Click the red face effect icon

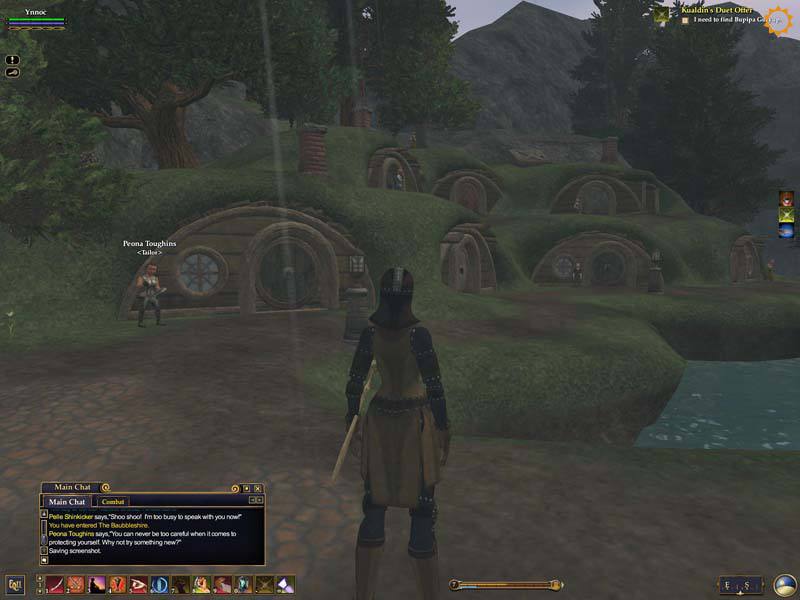(x=787, y=197)
